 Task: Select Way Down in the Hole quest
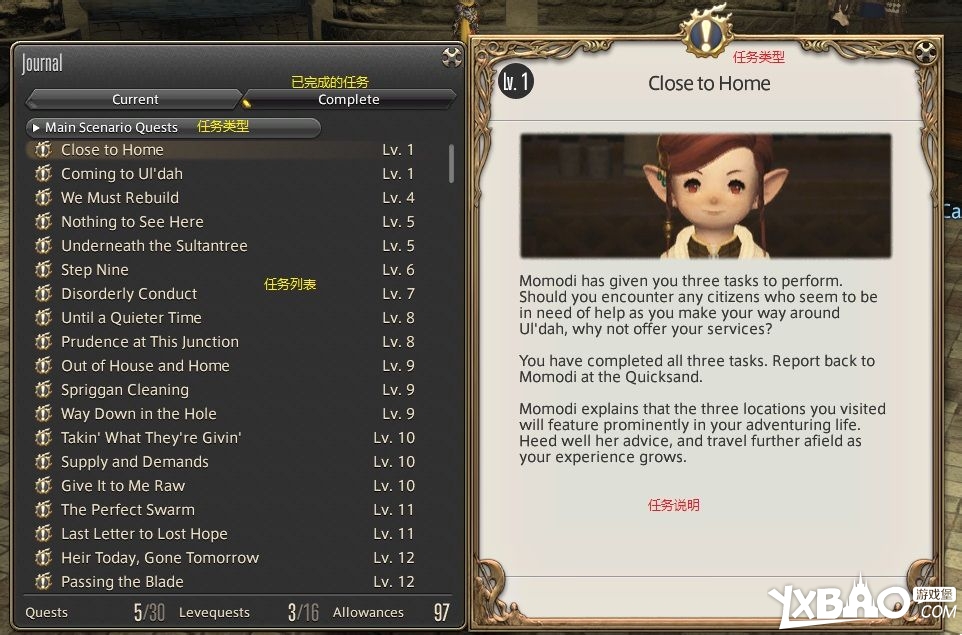click(x=138, y=414)
